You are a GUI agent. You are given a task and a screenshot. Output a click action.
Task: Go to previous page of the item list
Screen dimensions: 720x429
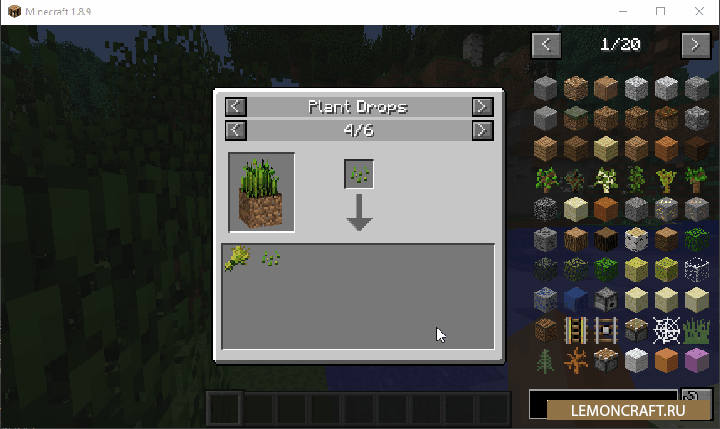pos(546,45)
